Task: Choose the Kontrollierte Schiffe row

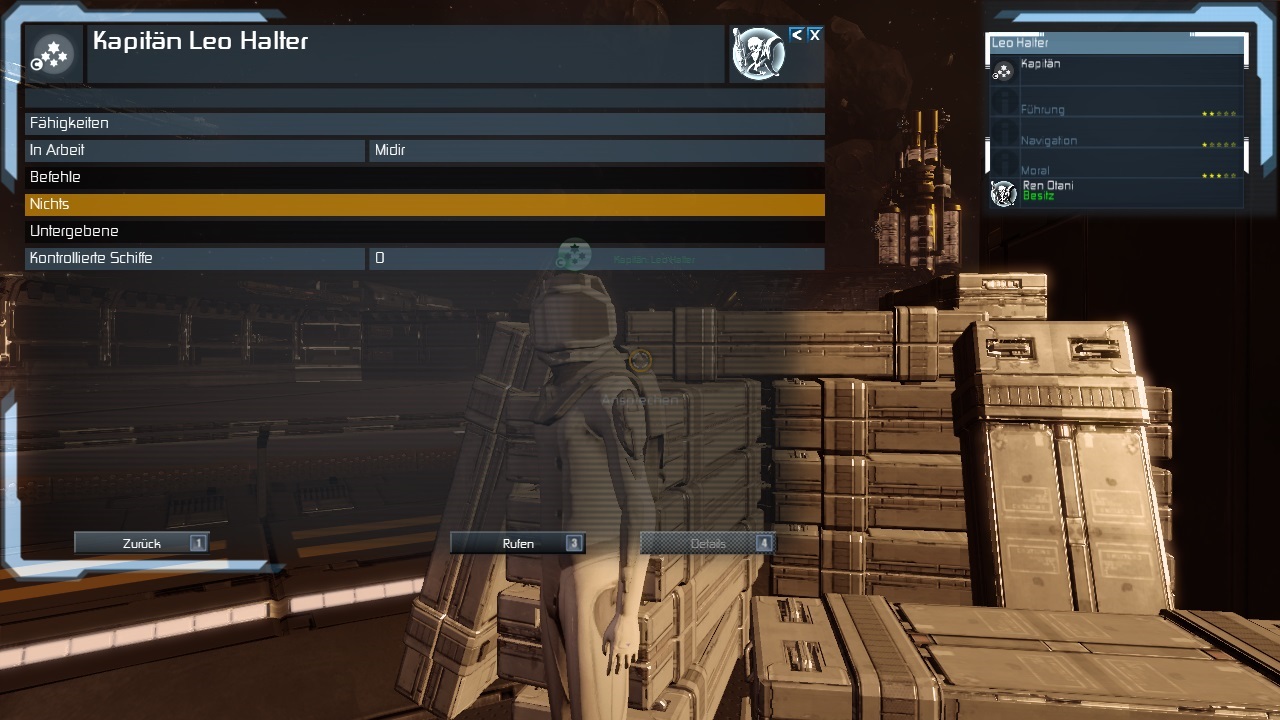Action: click(x=424, y=258)
